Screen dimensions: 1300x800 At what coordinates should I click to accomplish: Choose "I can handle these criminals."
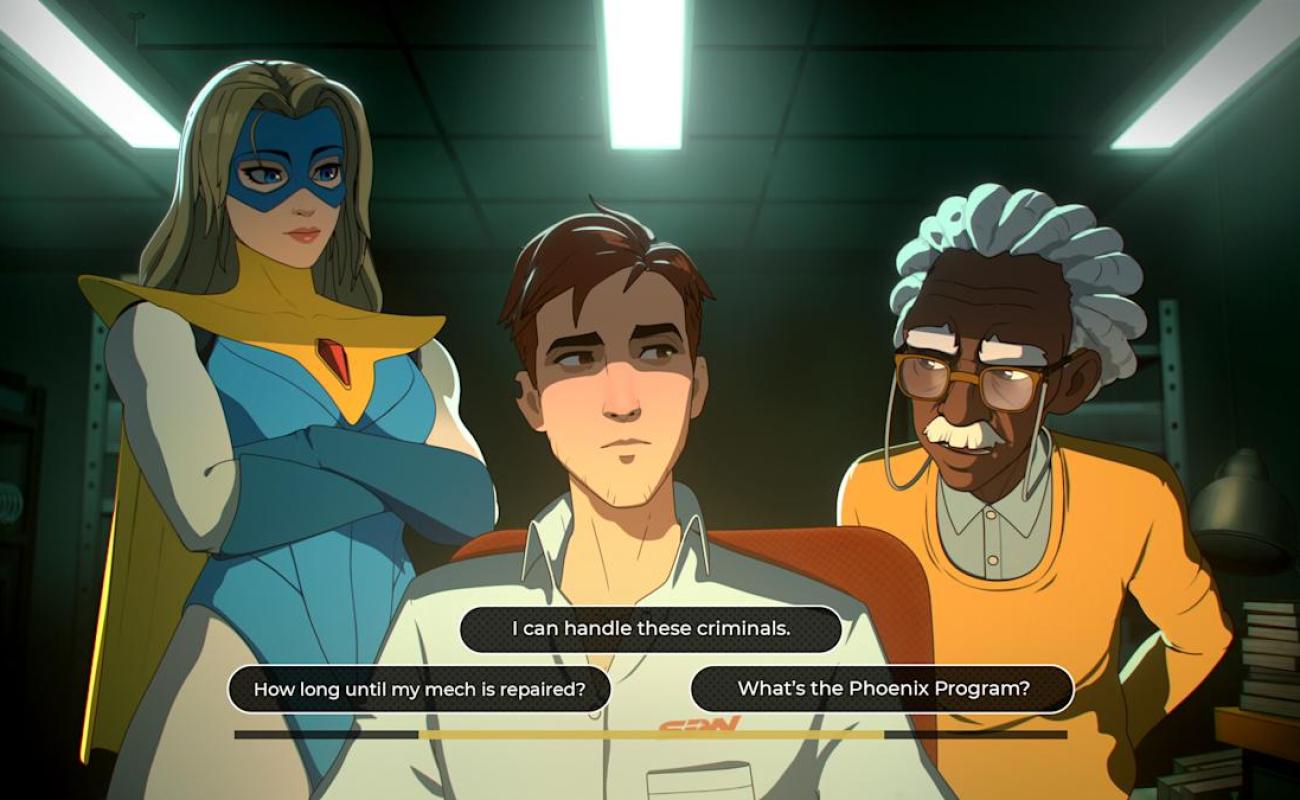tap(650, 629)
